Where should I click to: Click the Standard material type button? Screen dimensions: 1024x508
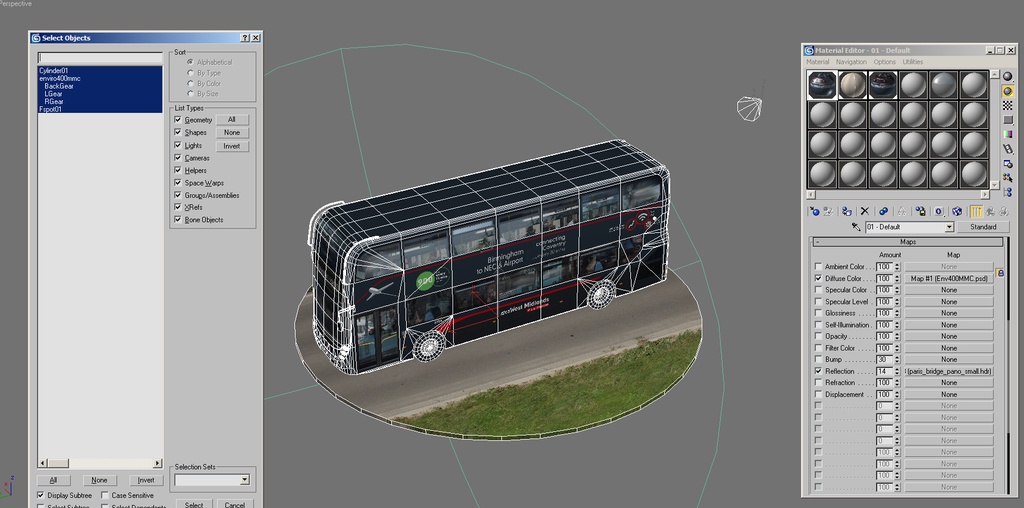pos(983,227)
